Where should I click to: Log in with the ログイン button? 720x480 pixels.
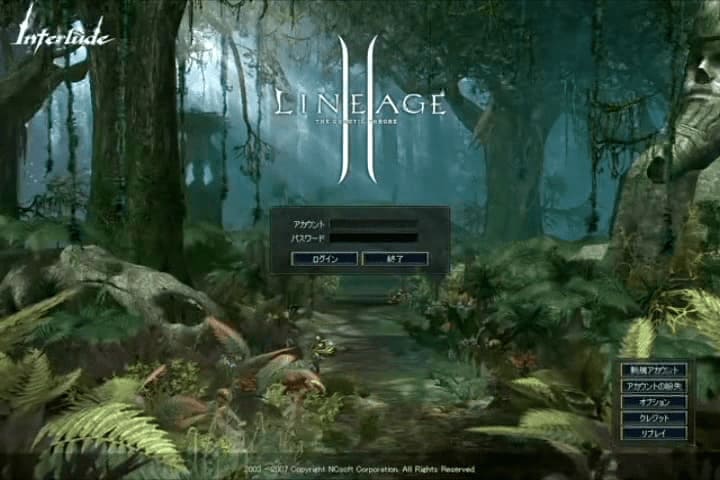click(324, 259)
